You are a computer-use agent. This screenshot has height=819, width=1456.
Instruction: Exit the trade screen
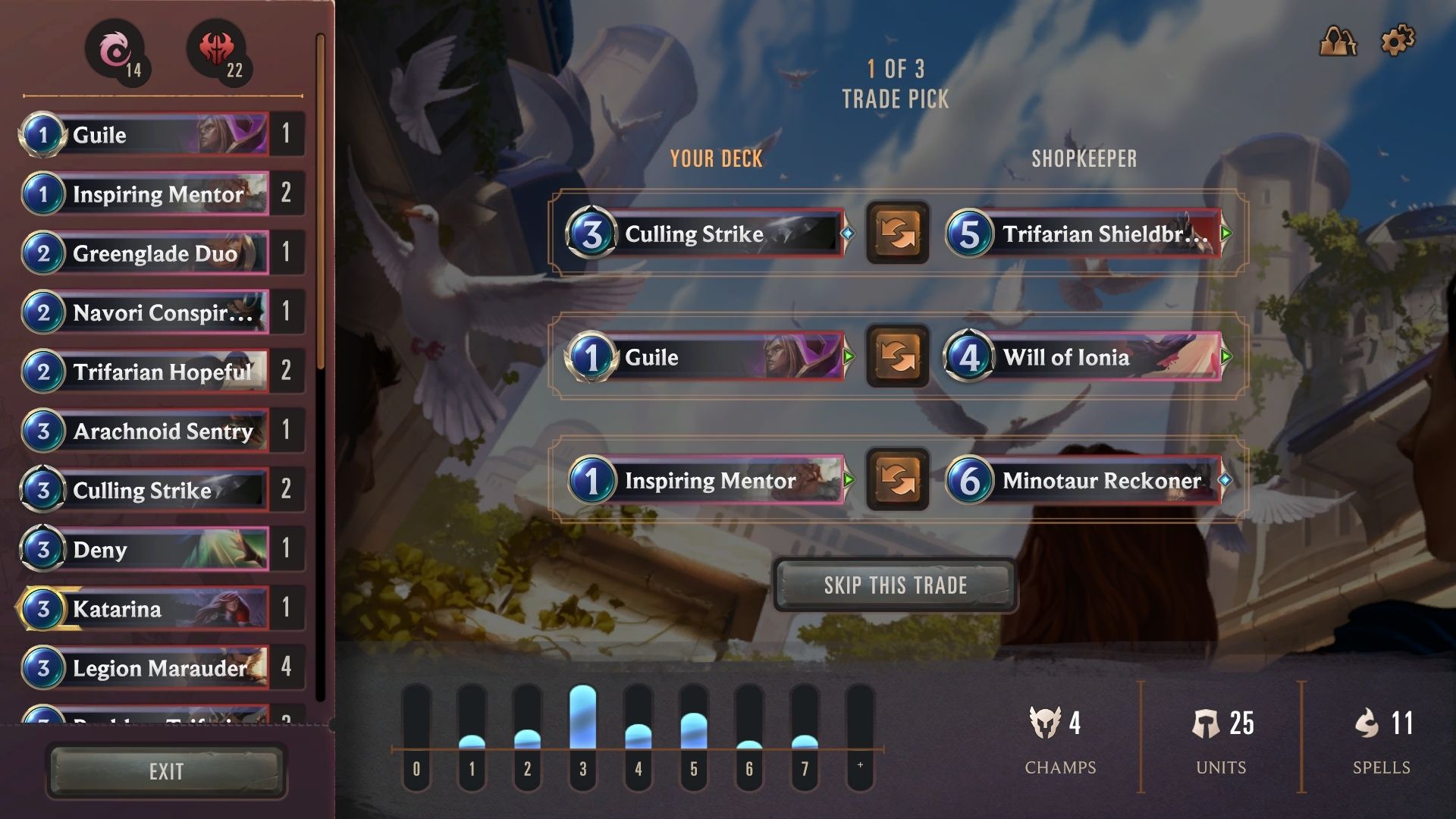[166, 771]
